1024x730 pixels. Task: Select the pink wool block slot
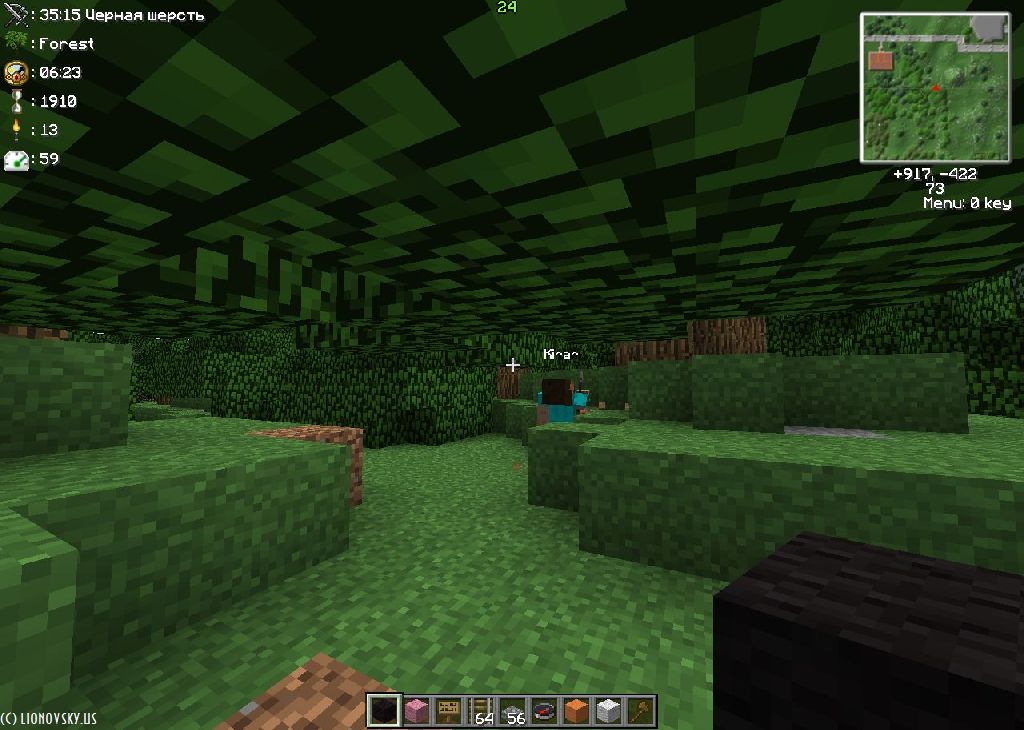point(415,711)
